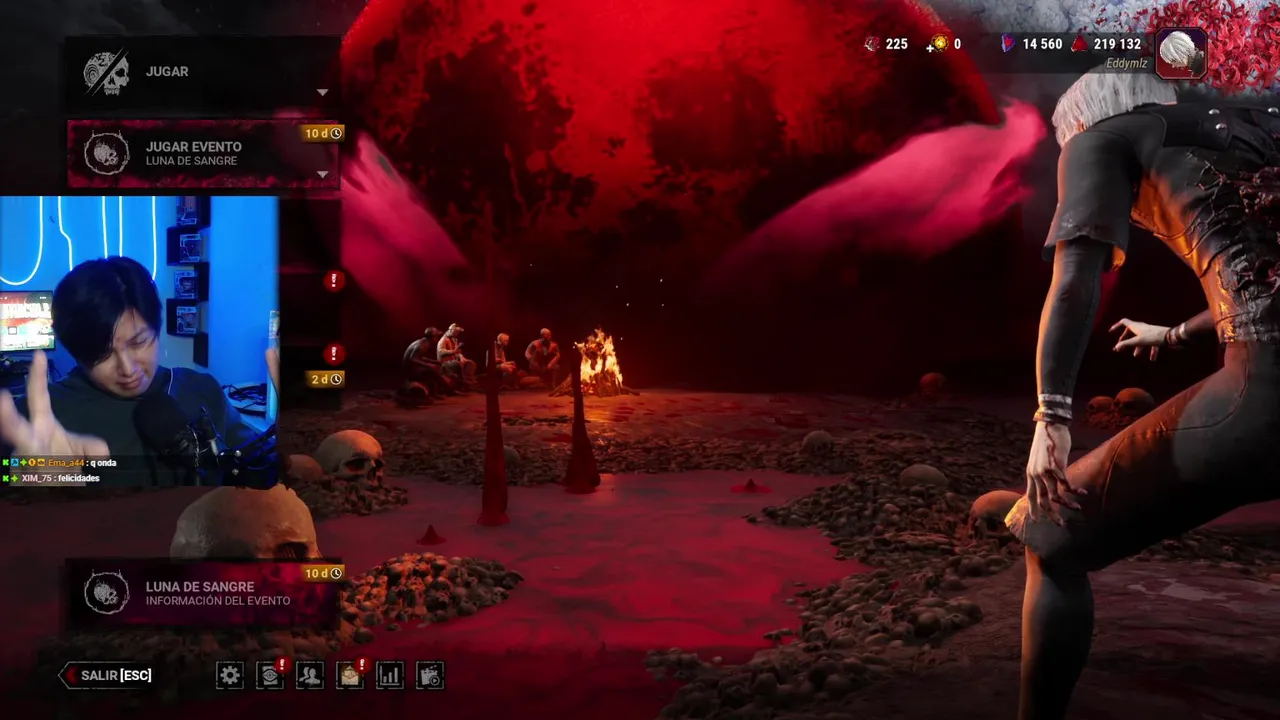The height and width of the screenshot is (720, 1280).
Task: View the bar chart statistics icon
Action: coord(389,676)
